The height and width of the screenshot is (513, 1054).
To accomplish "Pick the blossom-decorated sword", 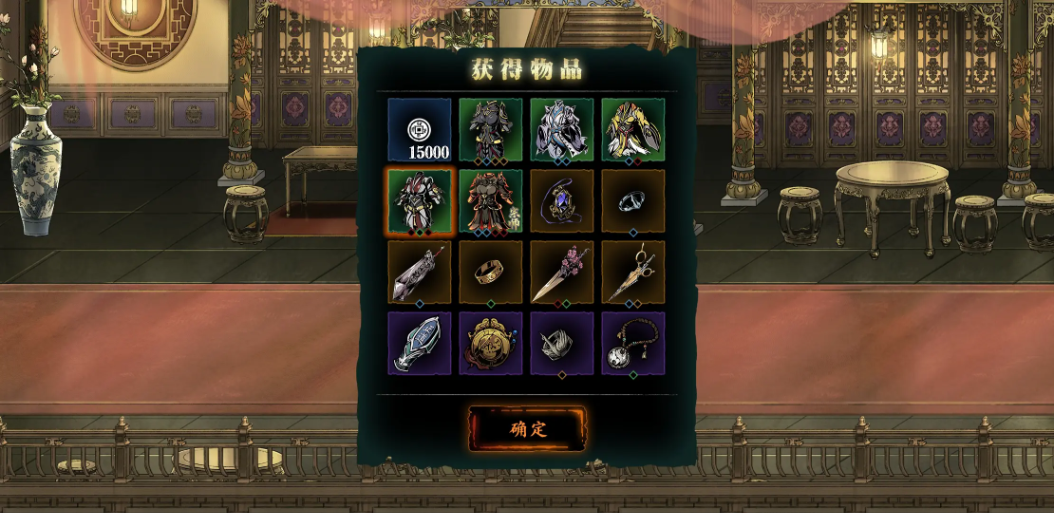I will (561, 272).
